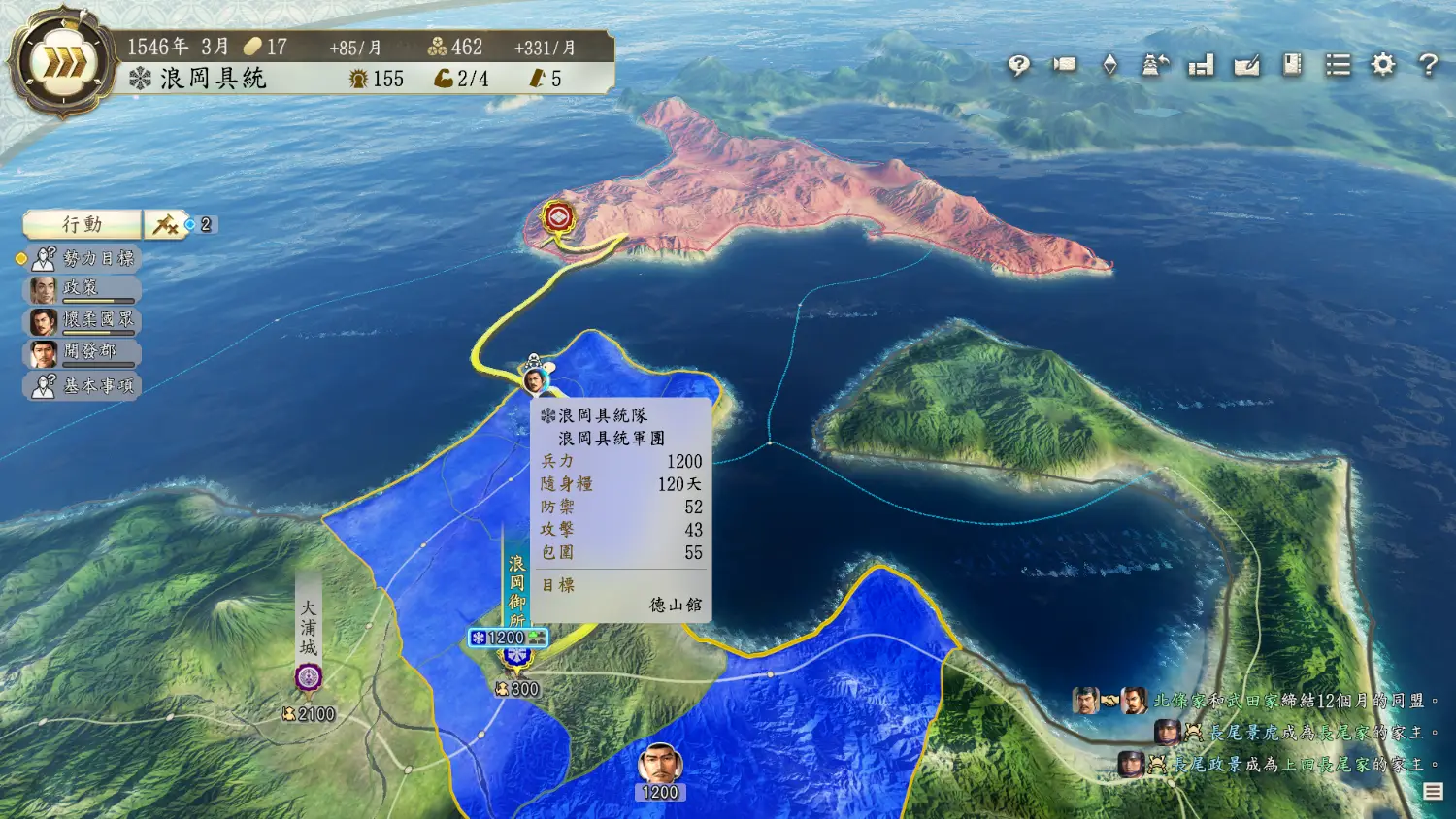The image size is (1456, 819).
Task: Open the 基本事項 basics entry
Action: (x=85, y=386)
